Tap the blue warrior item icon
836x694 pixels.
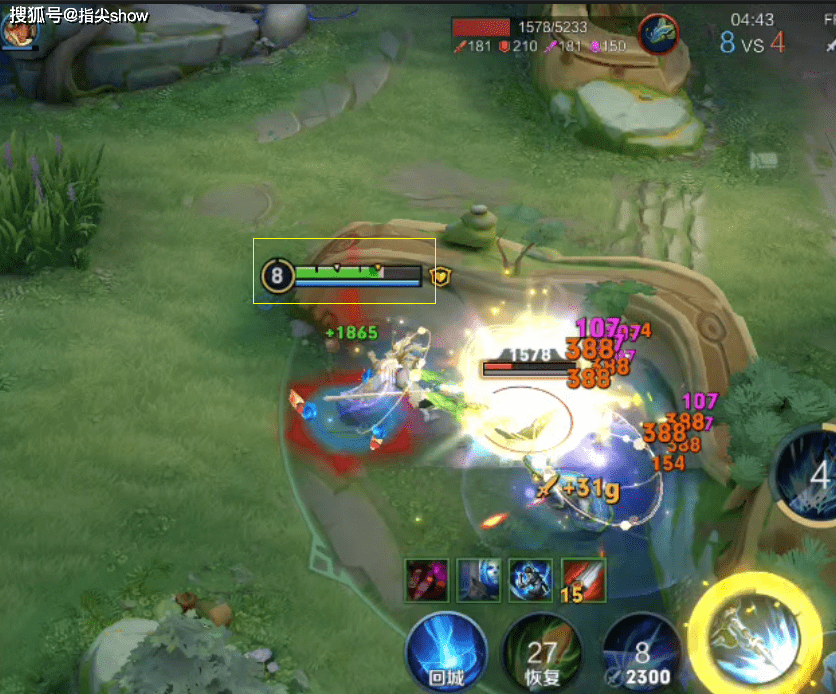pos(530,580)
